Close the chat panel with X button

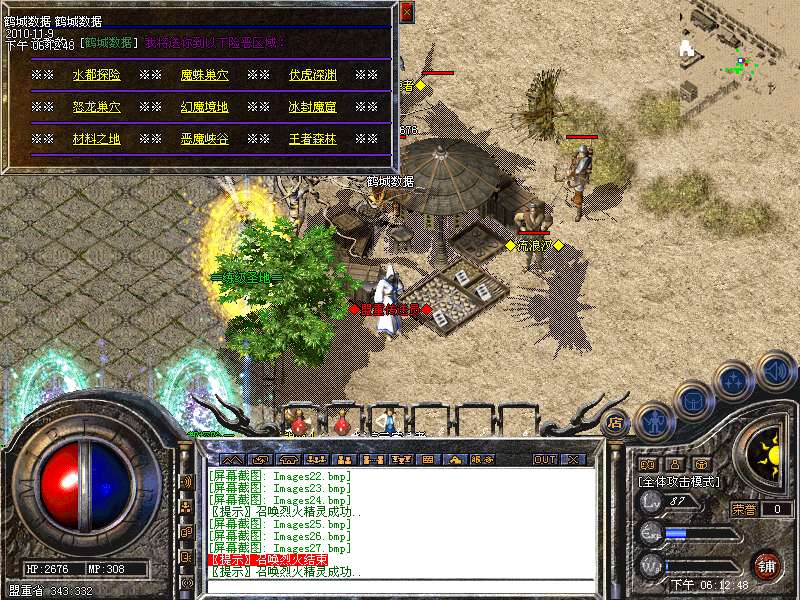[x=573, y=460]
